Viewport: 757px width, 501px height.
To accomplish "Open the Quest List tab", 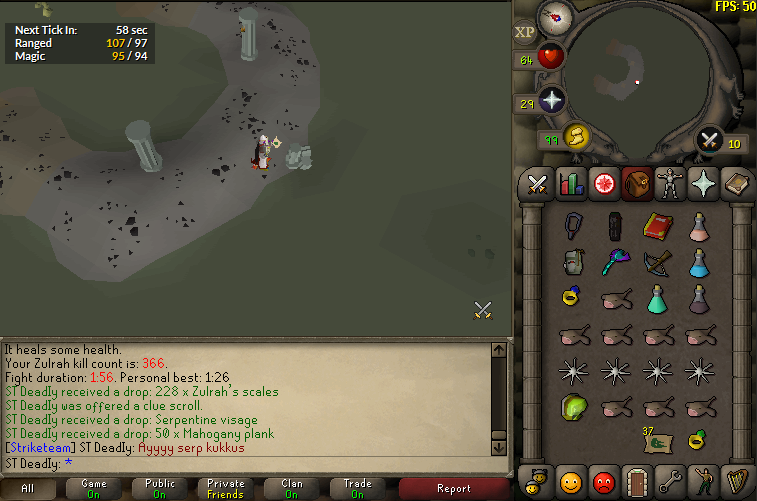I will [603, 184].
